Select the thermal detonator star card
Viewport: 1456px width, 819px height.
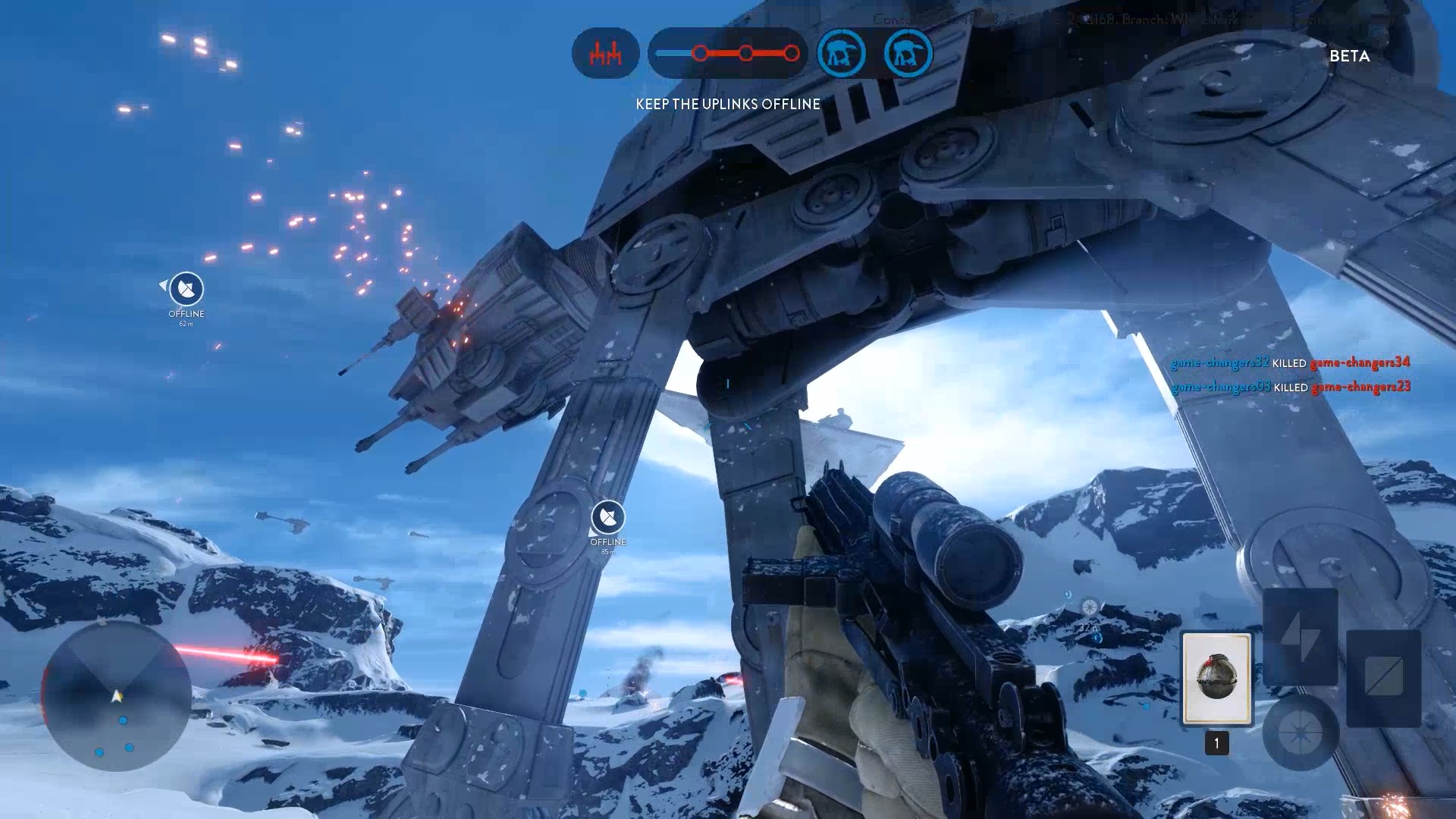point(1216,678)
